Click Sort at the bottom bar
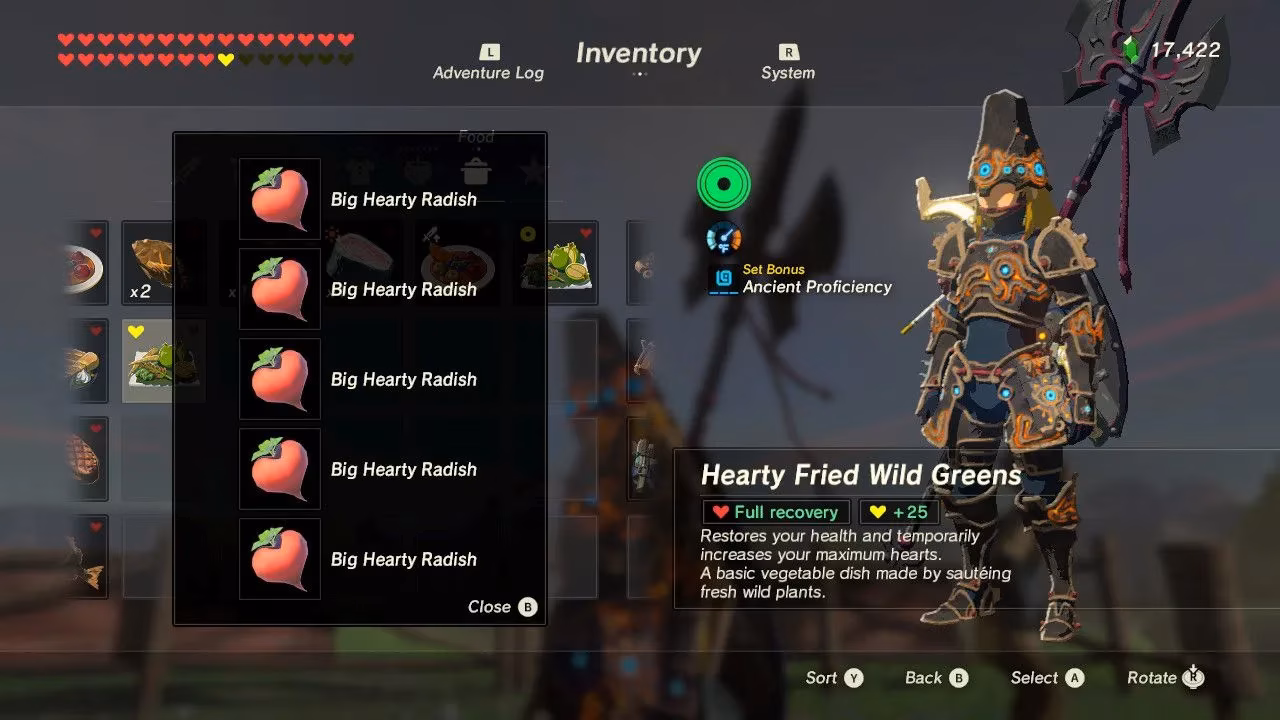The image size is (1280, 720). pyautogui.click(x=833, y=677)
